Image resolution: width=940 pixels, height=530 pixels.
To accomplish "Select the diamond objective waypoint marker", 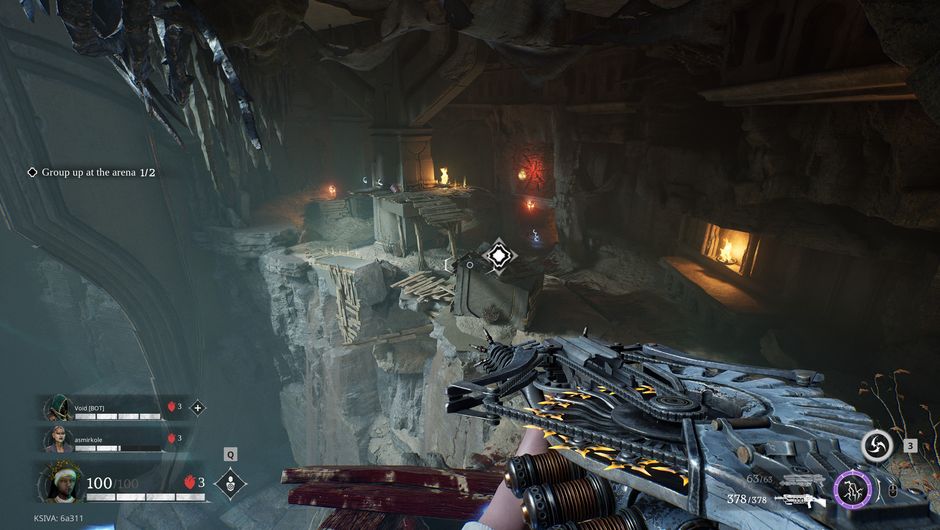I will [496, 256].
